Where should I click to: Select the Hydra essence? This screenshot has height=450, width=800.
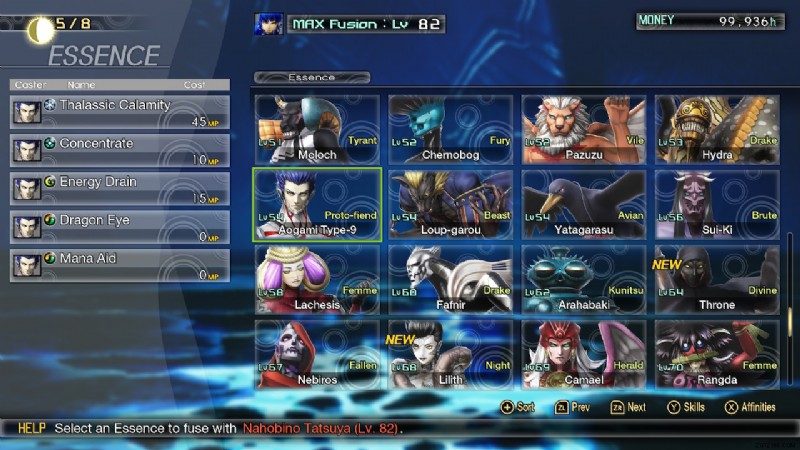[717, 129]
